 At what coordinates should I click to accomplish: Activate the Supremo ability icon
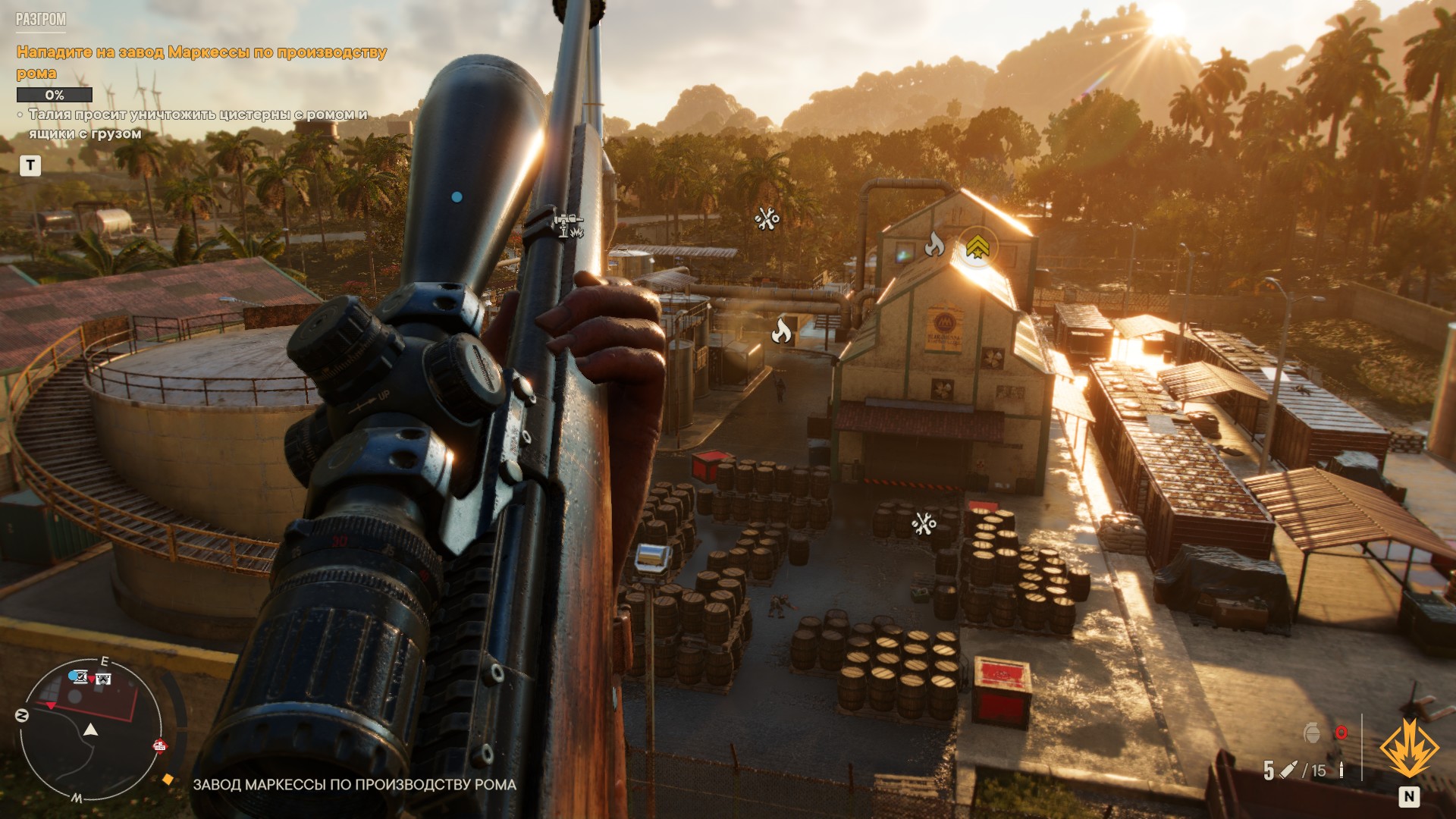(1409, 749)
